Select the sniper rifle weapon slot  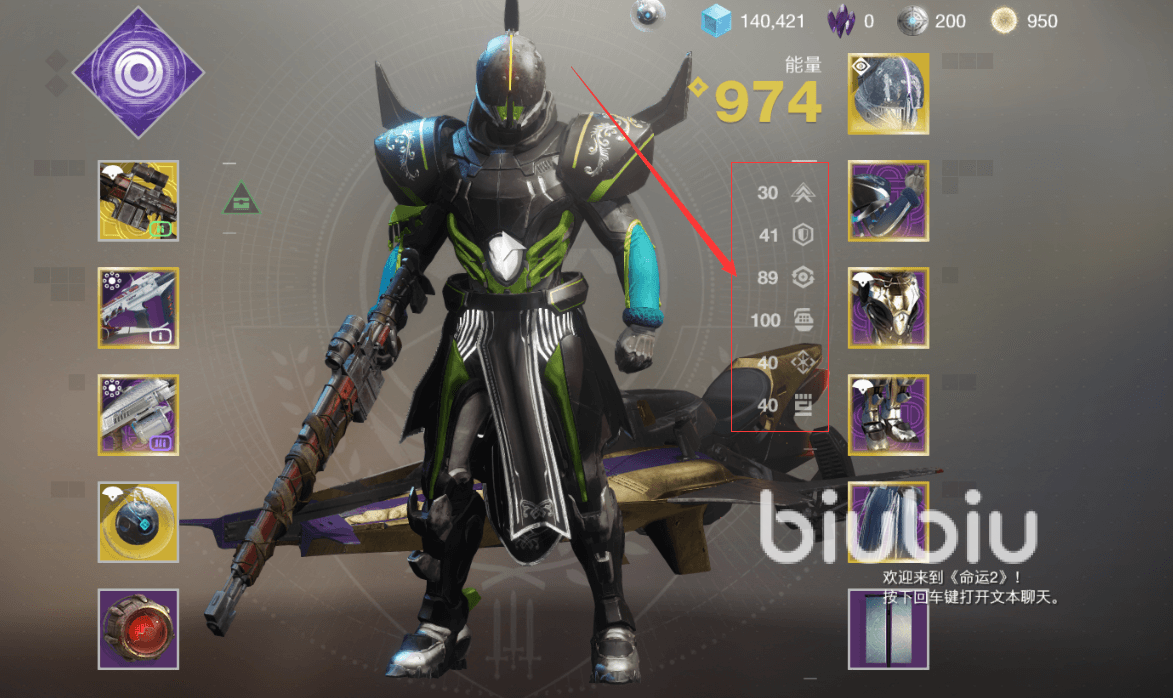[138, 201]
